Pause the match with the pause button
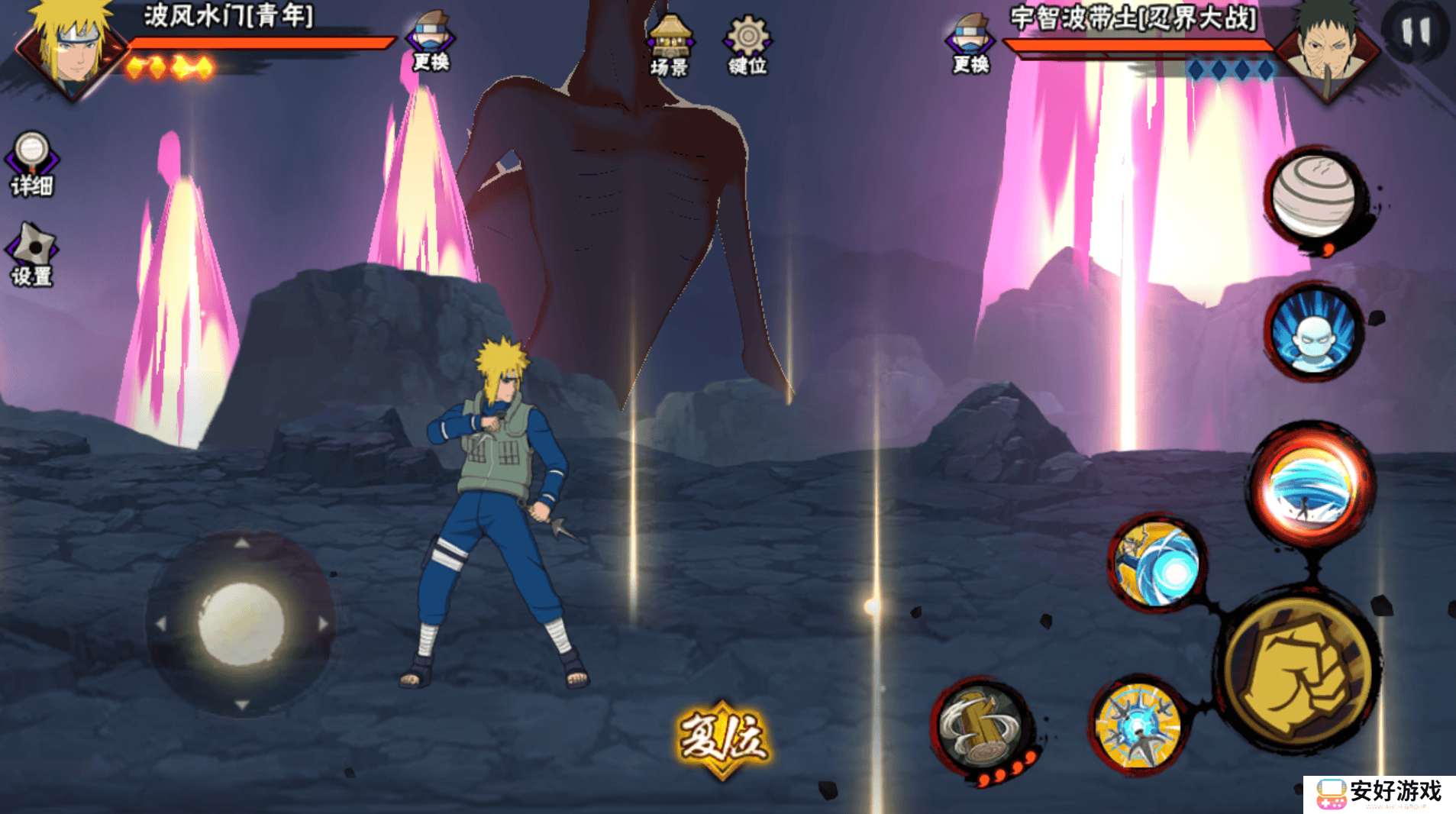1456x814 pixels. coord(1416,32)
